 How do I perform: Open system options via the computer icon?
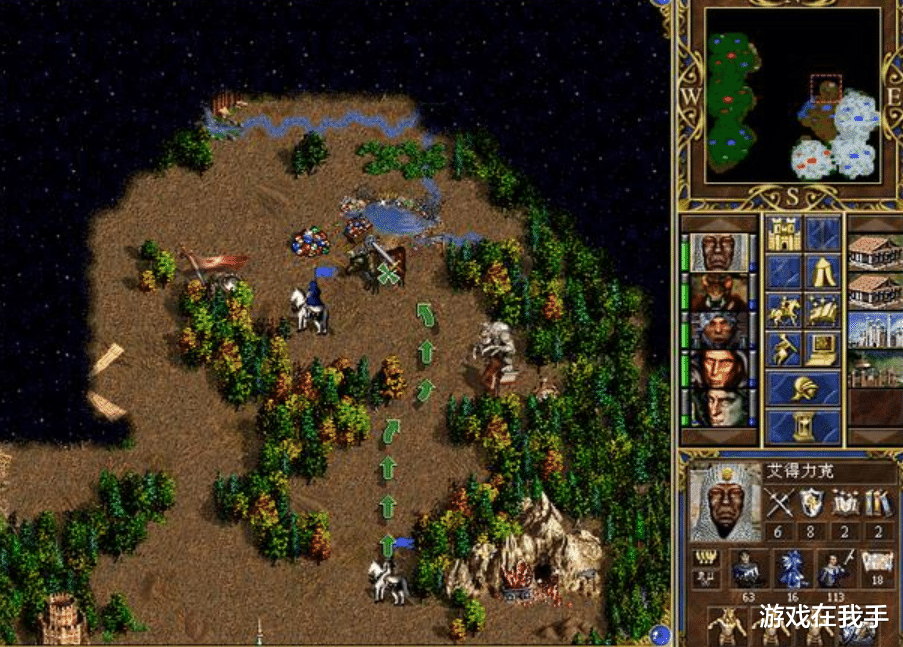[822, 348]
